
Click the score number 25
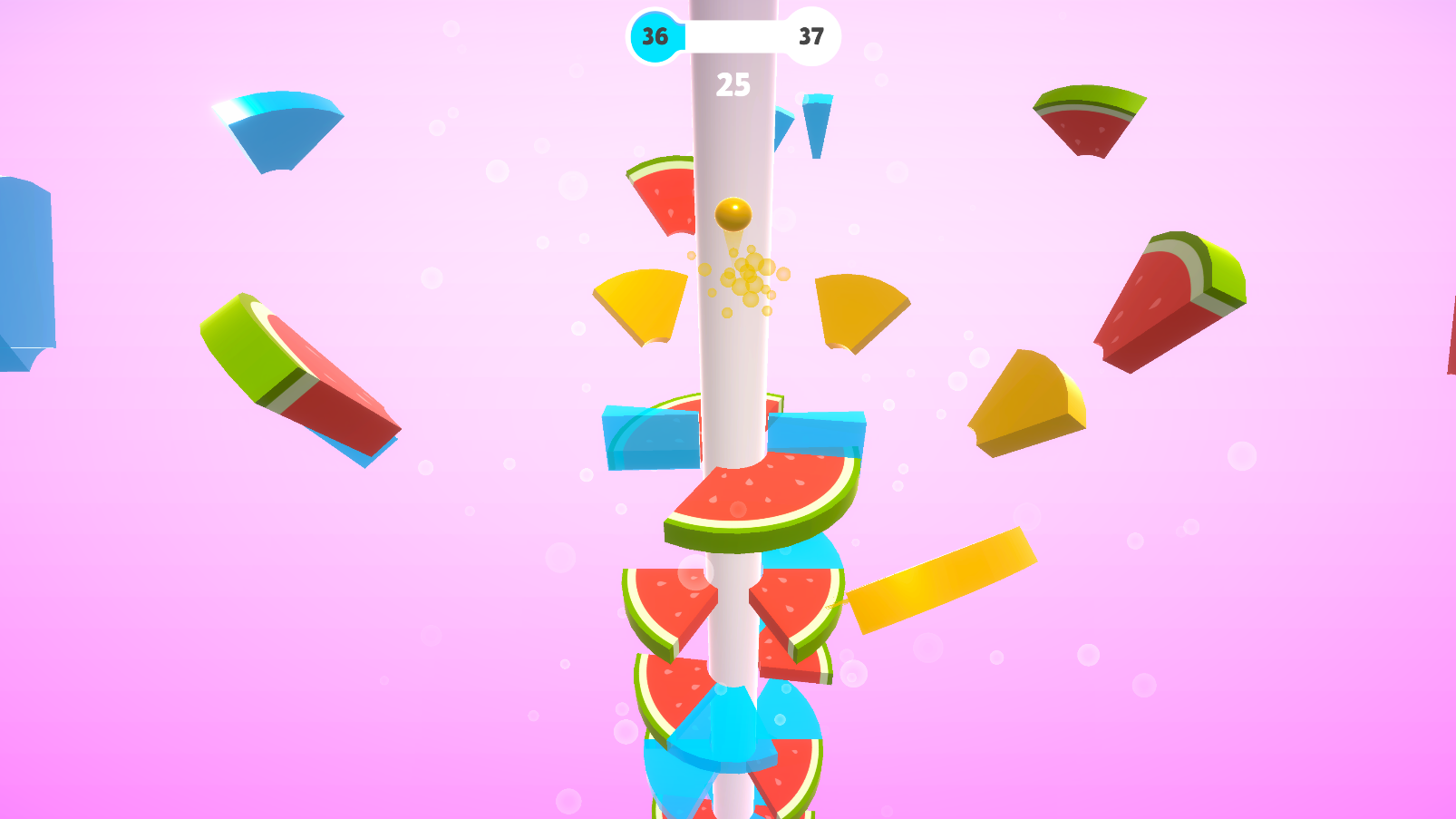pos(733,84)
